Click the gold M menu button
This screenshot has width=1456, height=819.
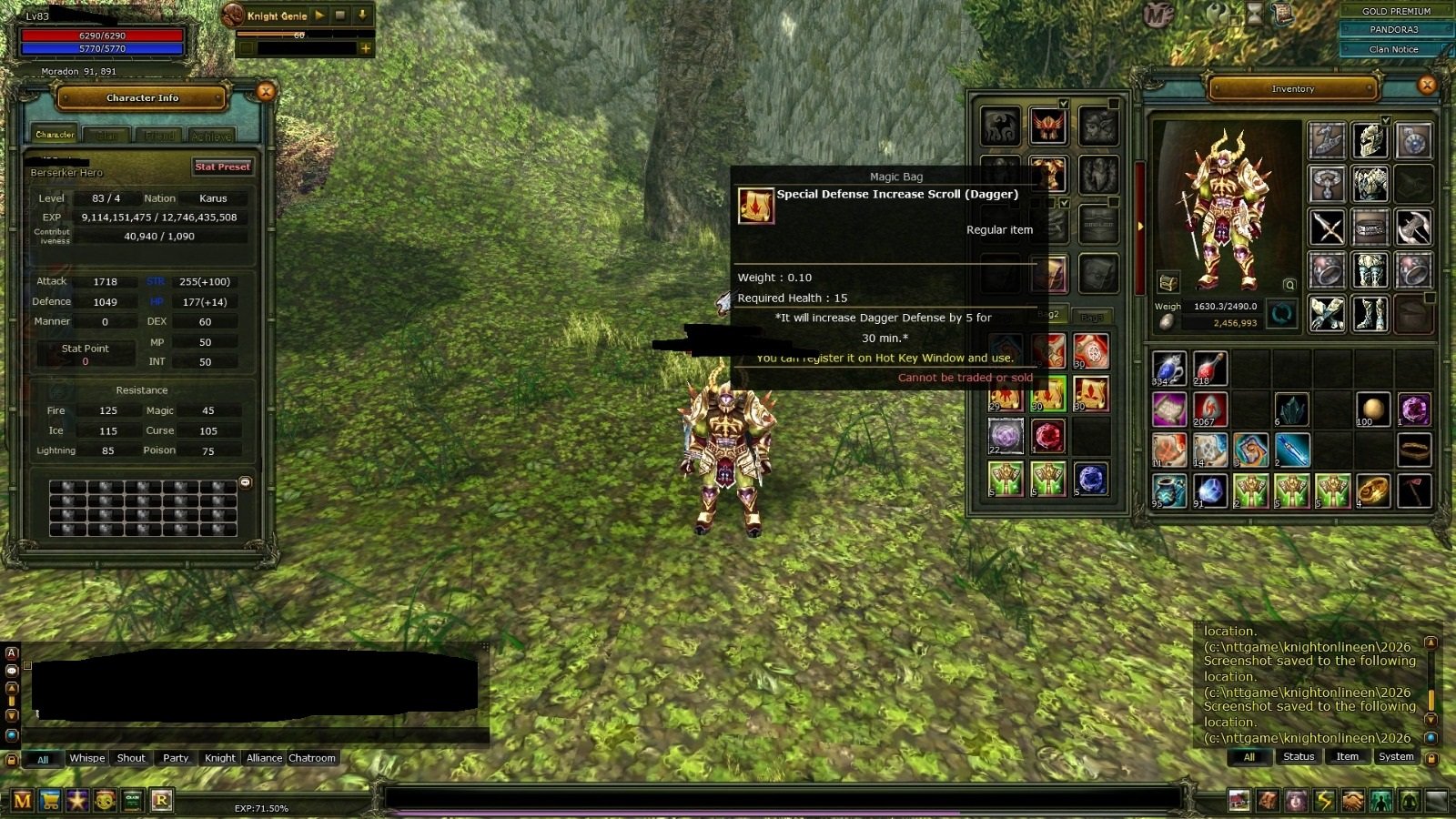(x=23, y=801)
